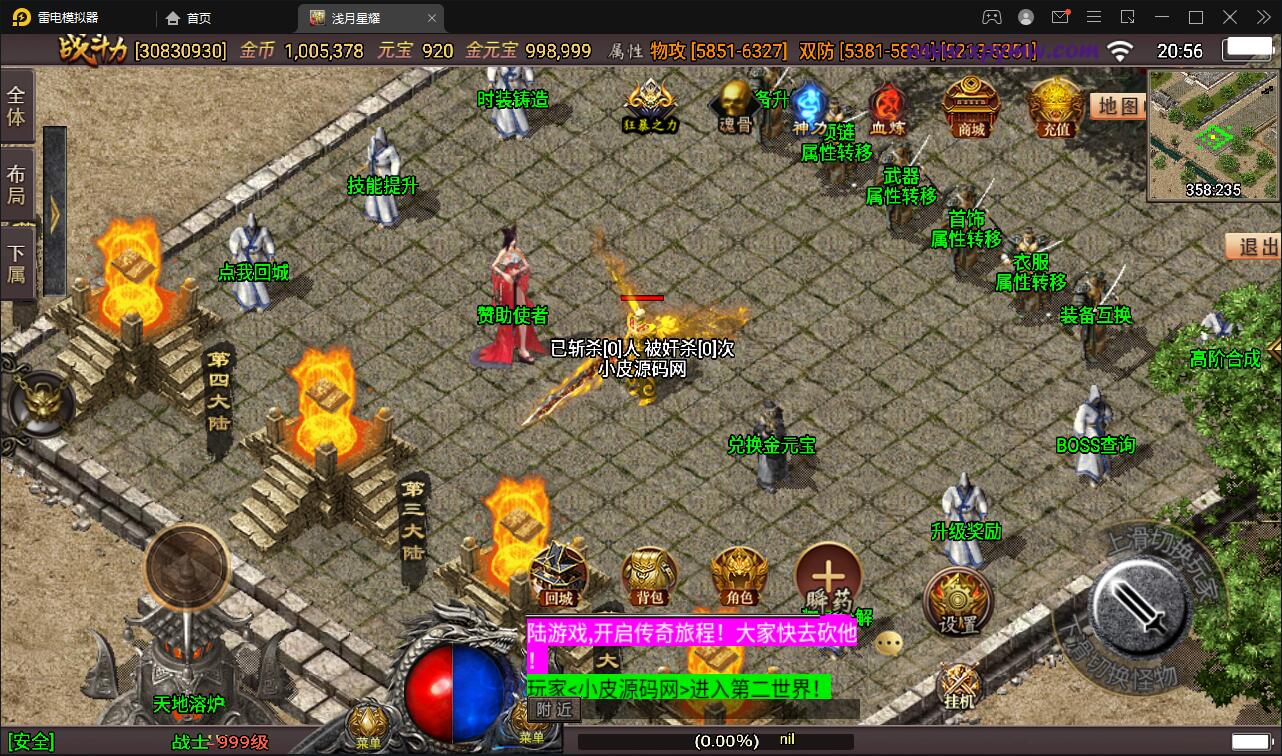The image size is (1282, 756).
Task: Toggle the 挂机 auto-battle icon
Action: [958, 687]
